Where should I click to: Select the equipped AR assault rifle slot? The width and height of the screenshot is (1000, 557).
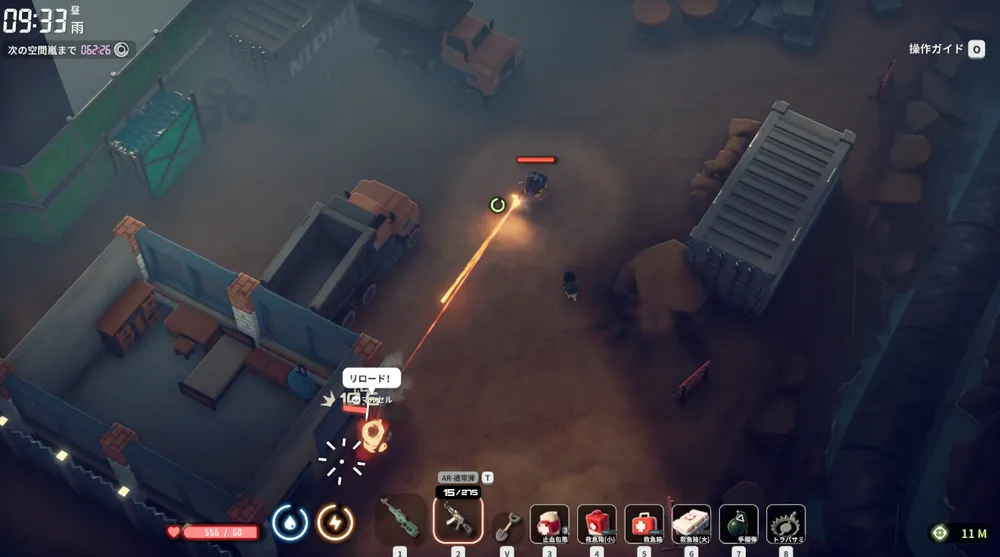pos(458,520)
